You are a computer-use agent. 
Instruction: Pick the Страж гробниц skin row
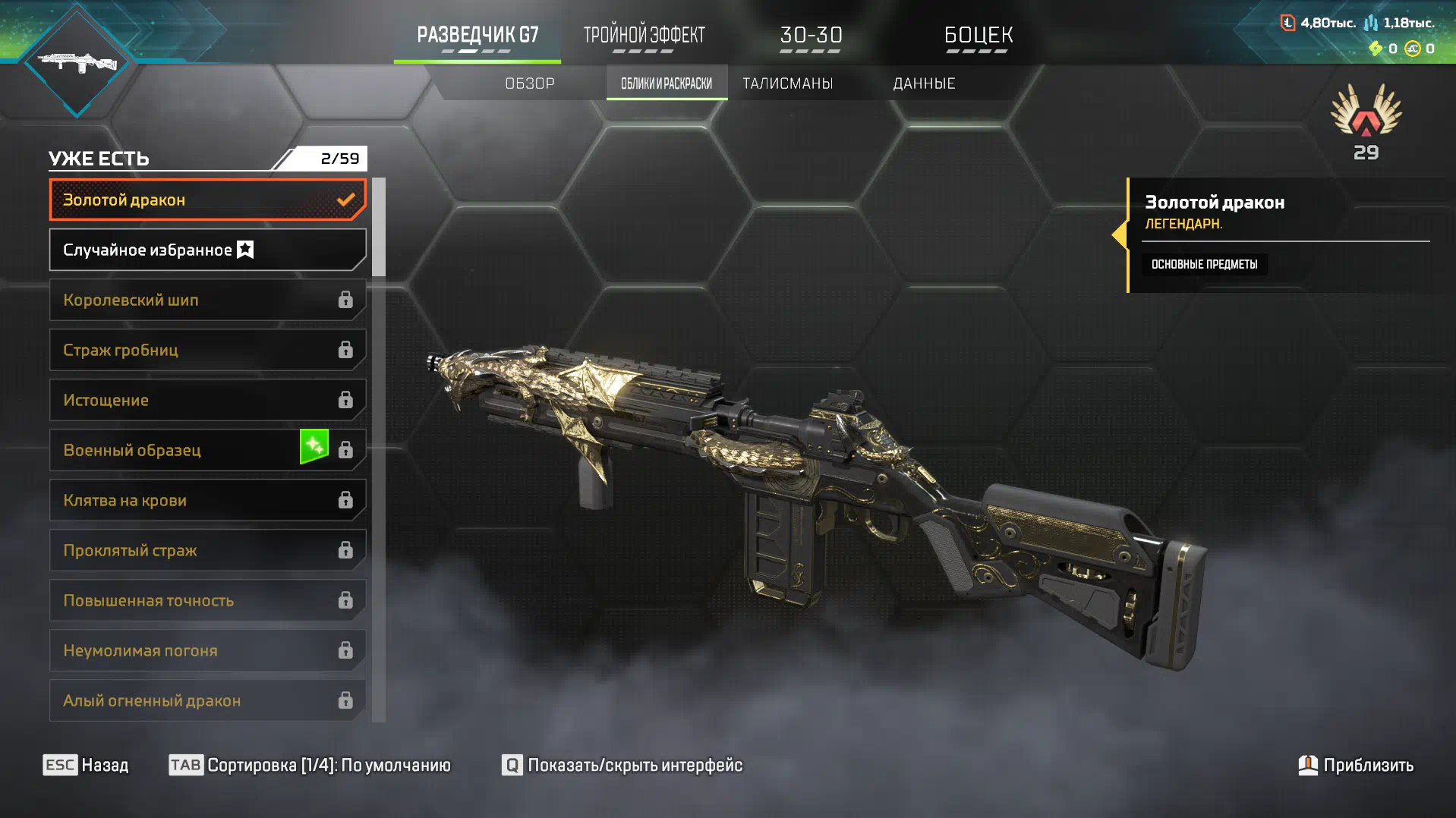click(207, 351)
